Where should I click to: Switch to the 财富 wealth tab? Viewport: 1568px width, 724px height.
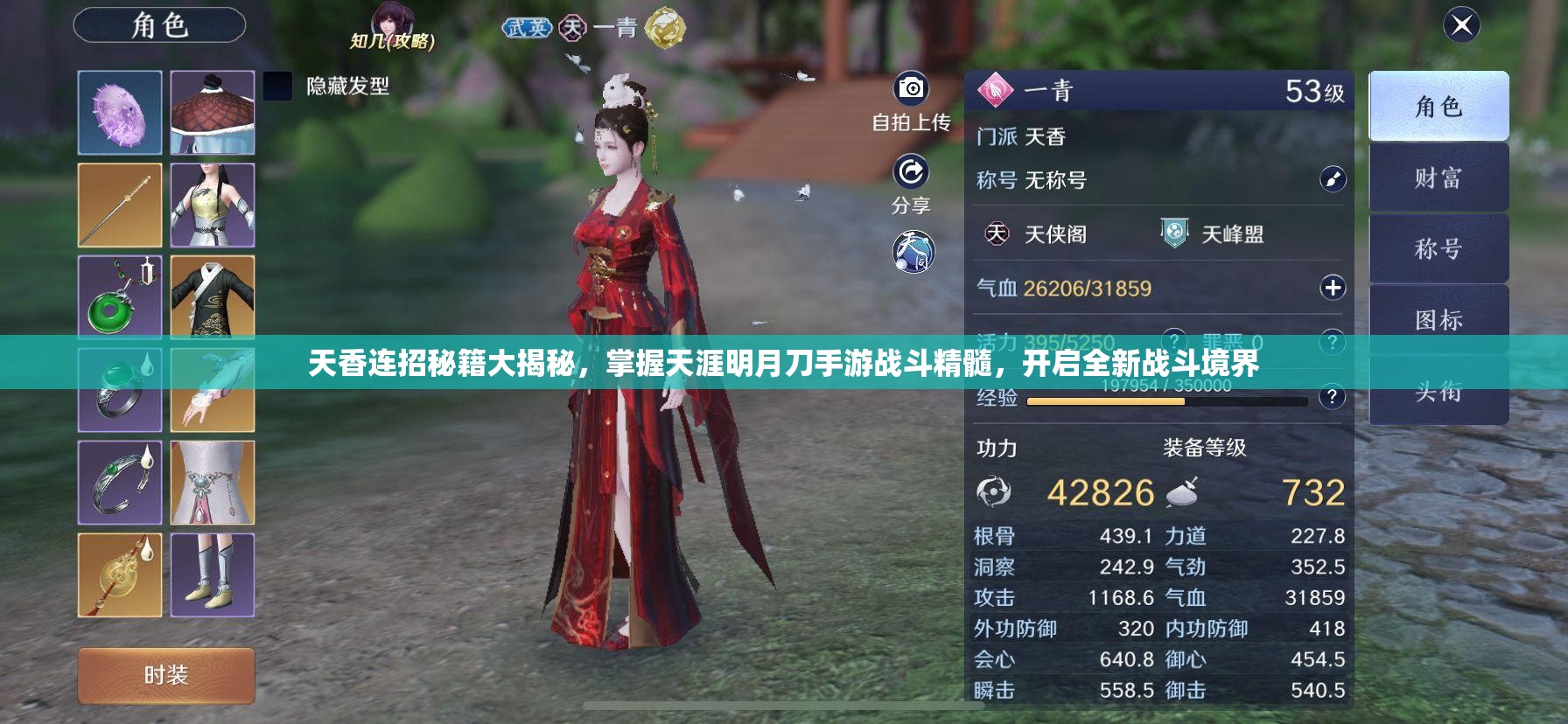pos(1438,177)
